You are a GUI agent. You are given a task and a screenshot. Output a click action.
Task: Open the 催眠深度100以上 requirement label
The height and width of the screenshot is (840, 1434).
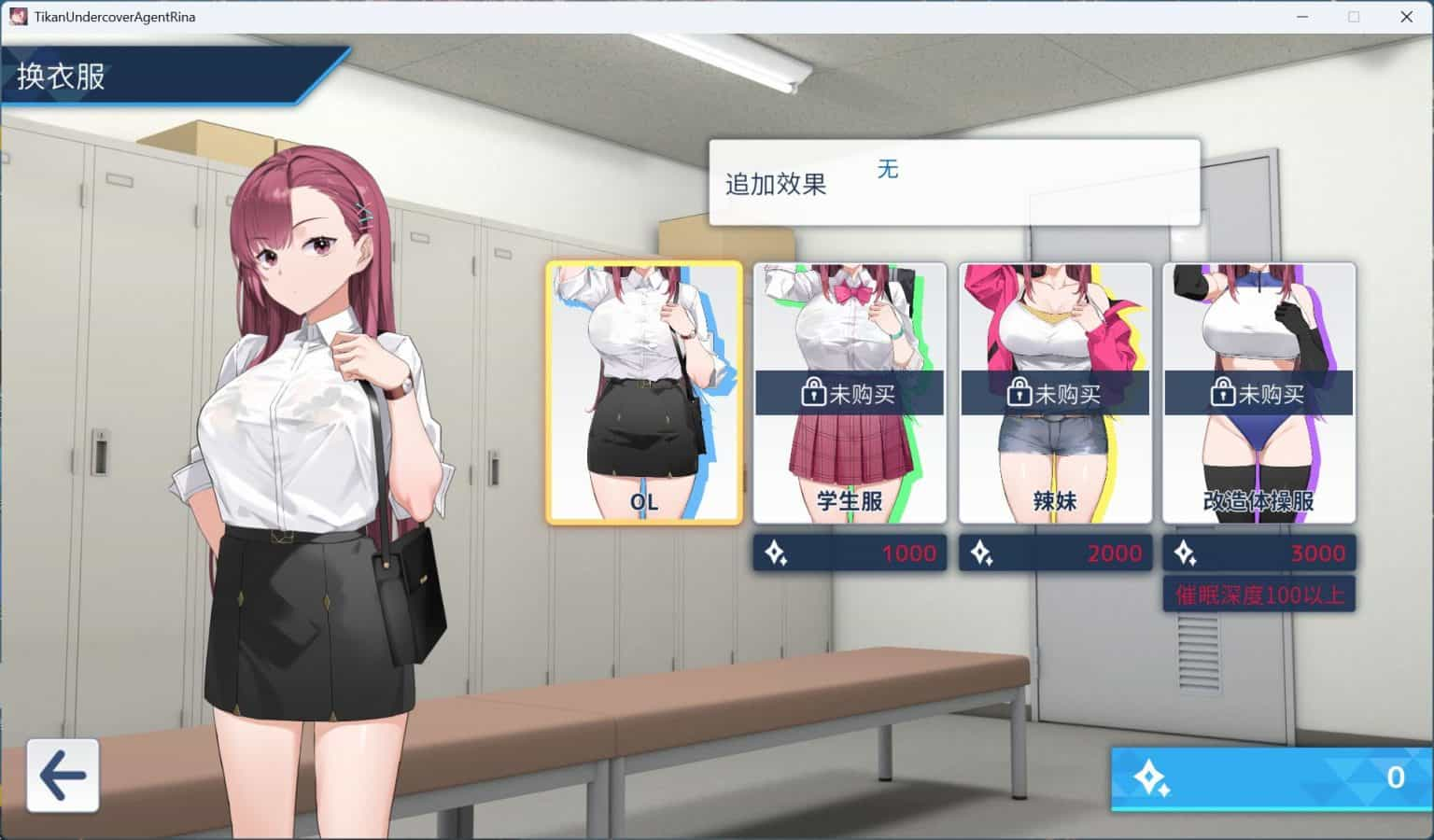(x=1258, y=595)
